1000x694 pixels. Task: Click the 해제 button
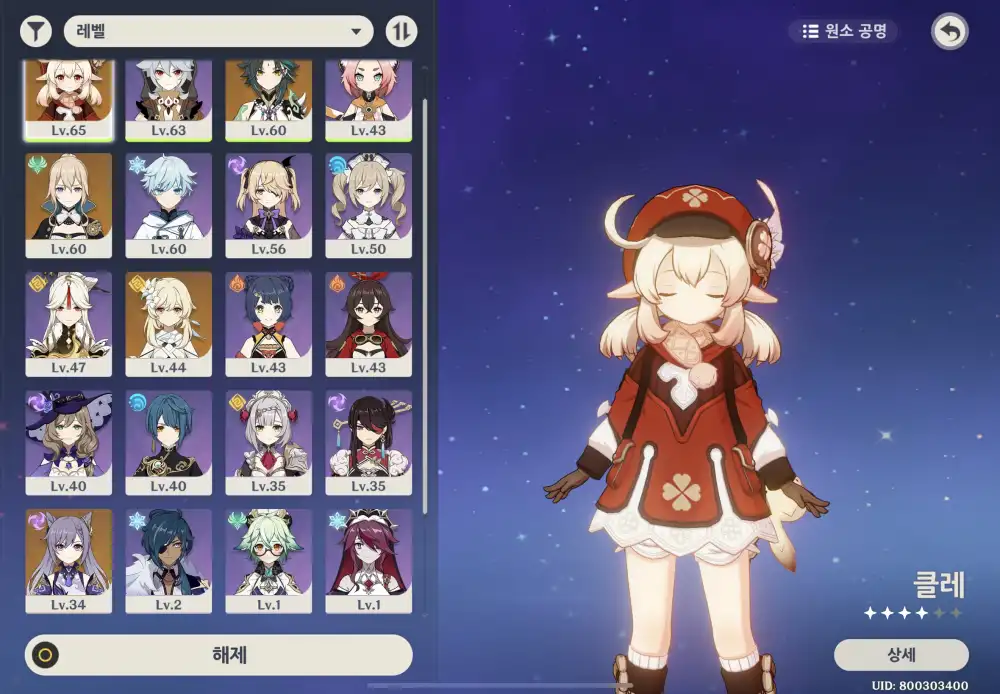coord(218,655)
